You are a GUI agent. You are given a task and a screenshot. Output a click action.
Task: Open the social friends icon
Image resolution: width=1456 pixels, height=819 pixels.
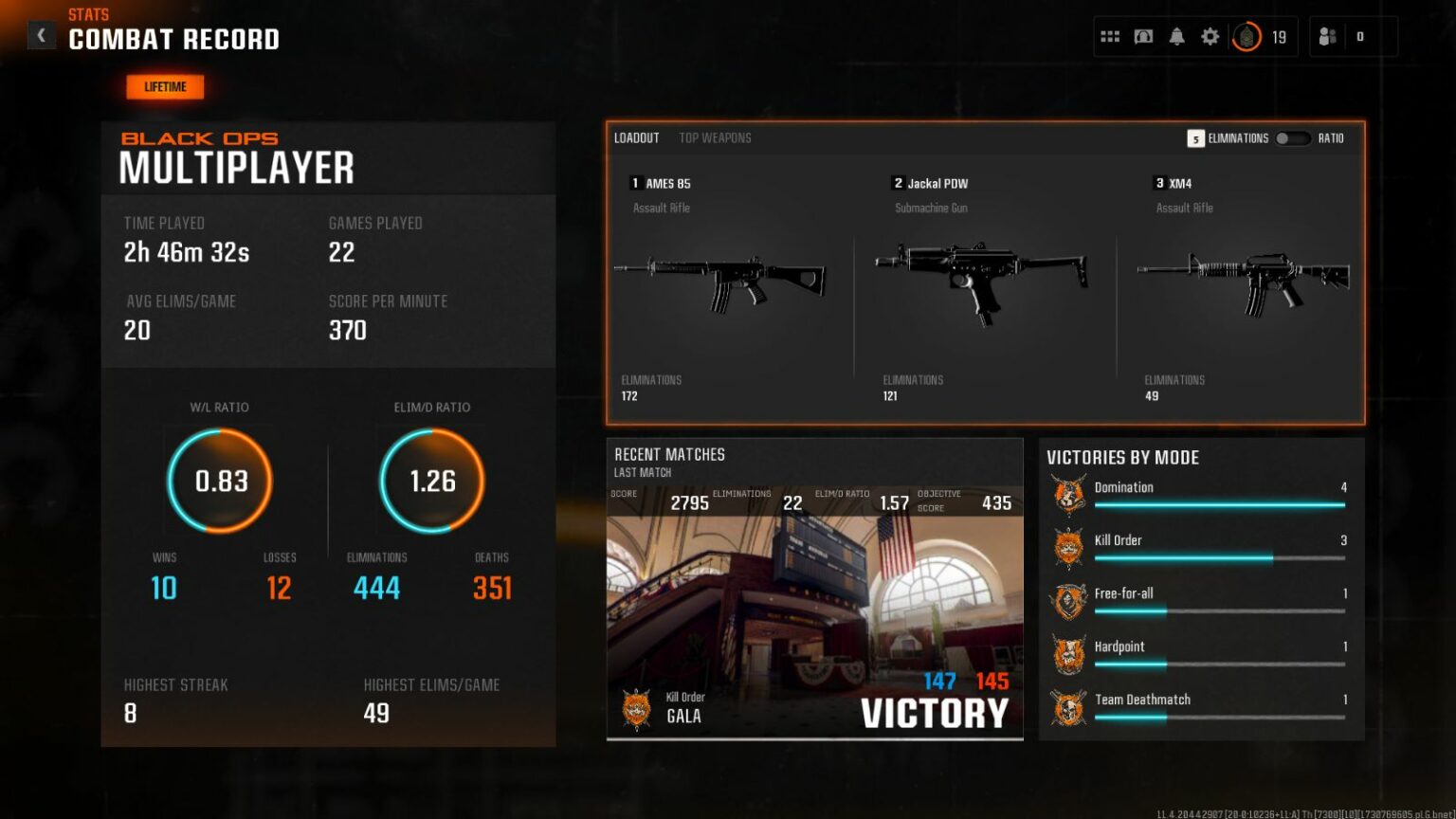point(1327,35)
